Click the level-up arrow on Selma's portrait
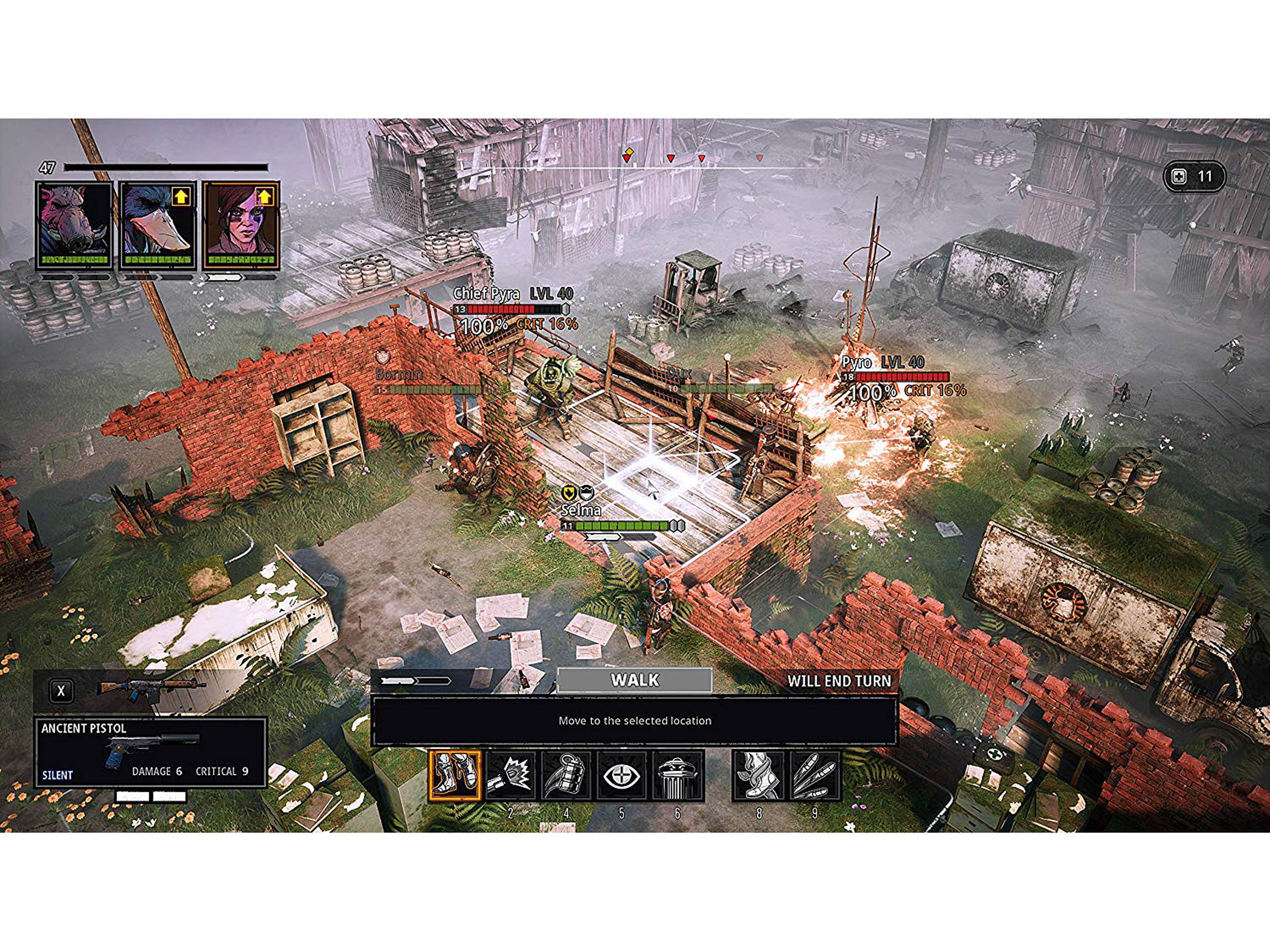This screenshot has height=952, width=1270. [x=265, y=197]
